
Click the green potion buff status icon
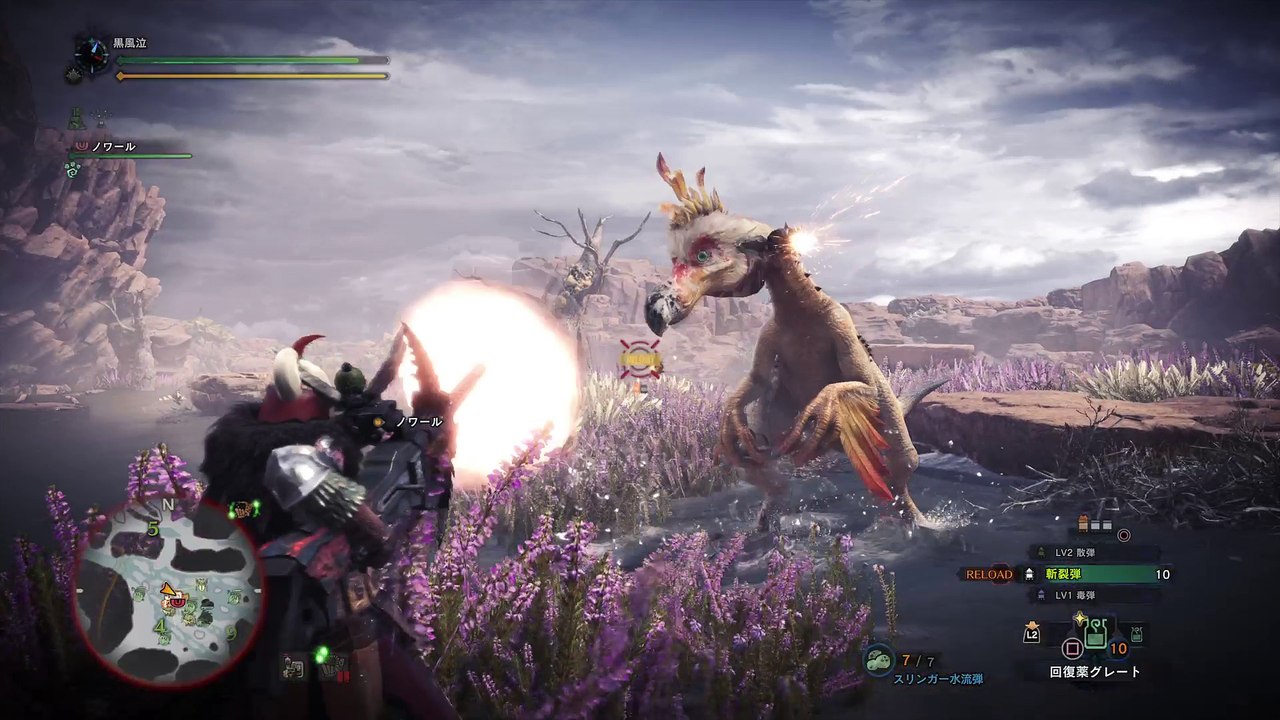click(76, 119)
